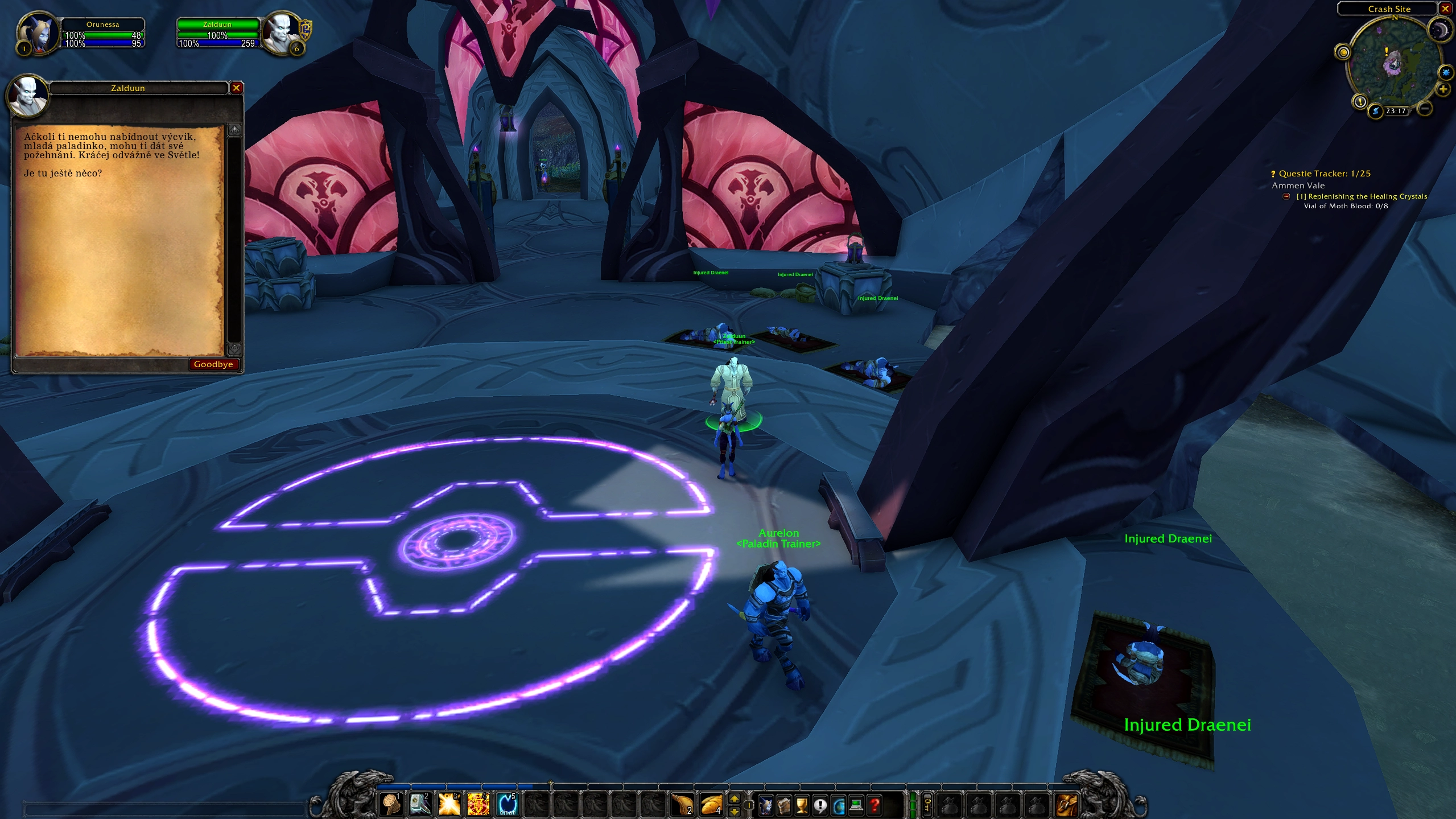1456x819 pixels.
Task: Cast Seal of Righteousness from action bar slot 4
Action: tap(479, 803)
